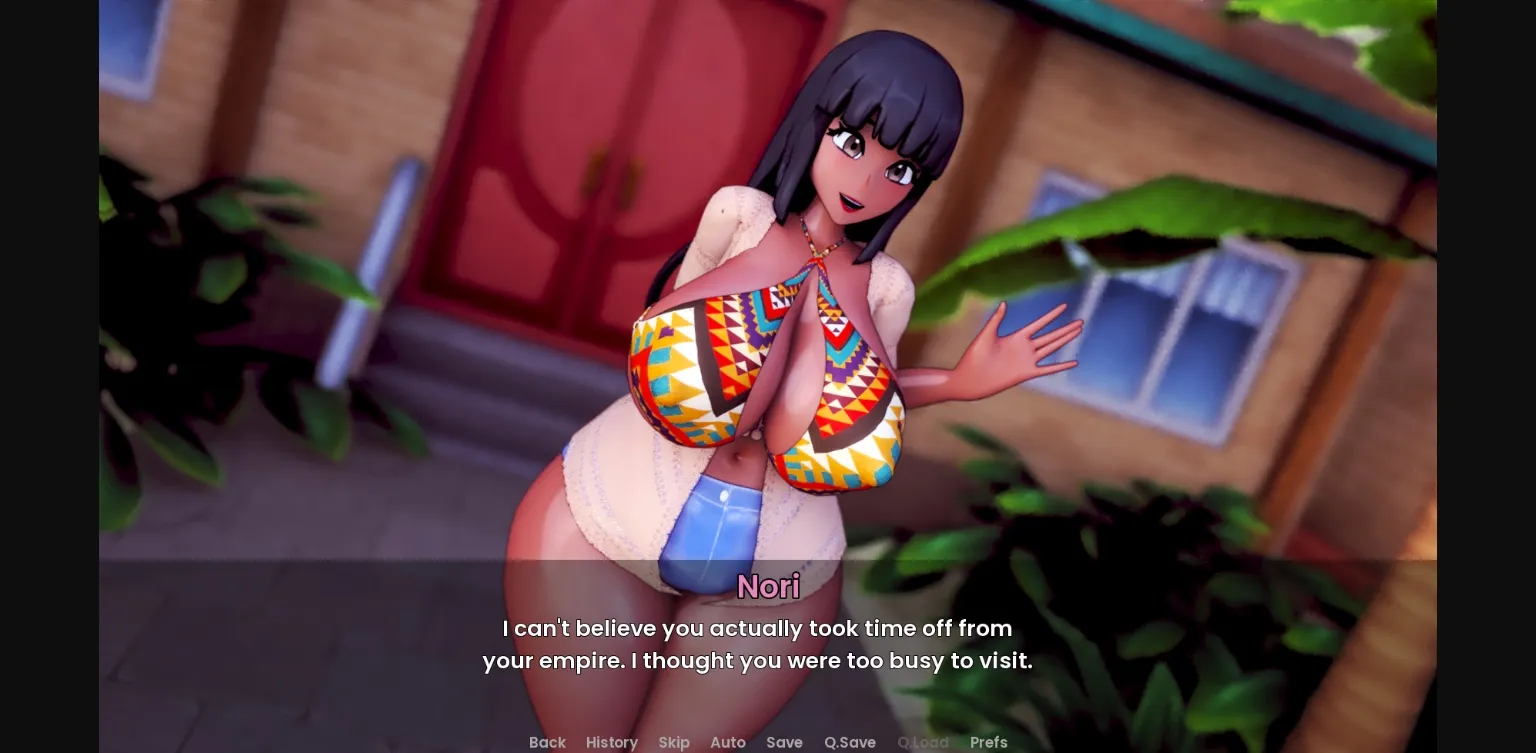This screenshot has height=753, width=1536.
Task: Click Save to store your current progress
Action: [784, 742]
